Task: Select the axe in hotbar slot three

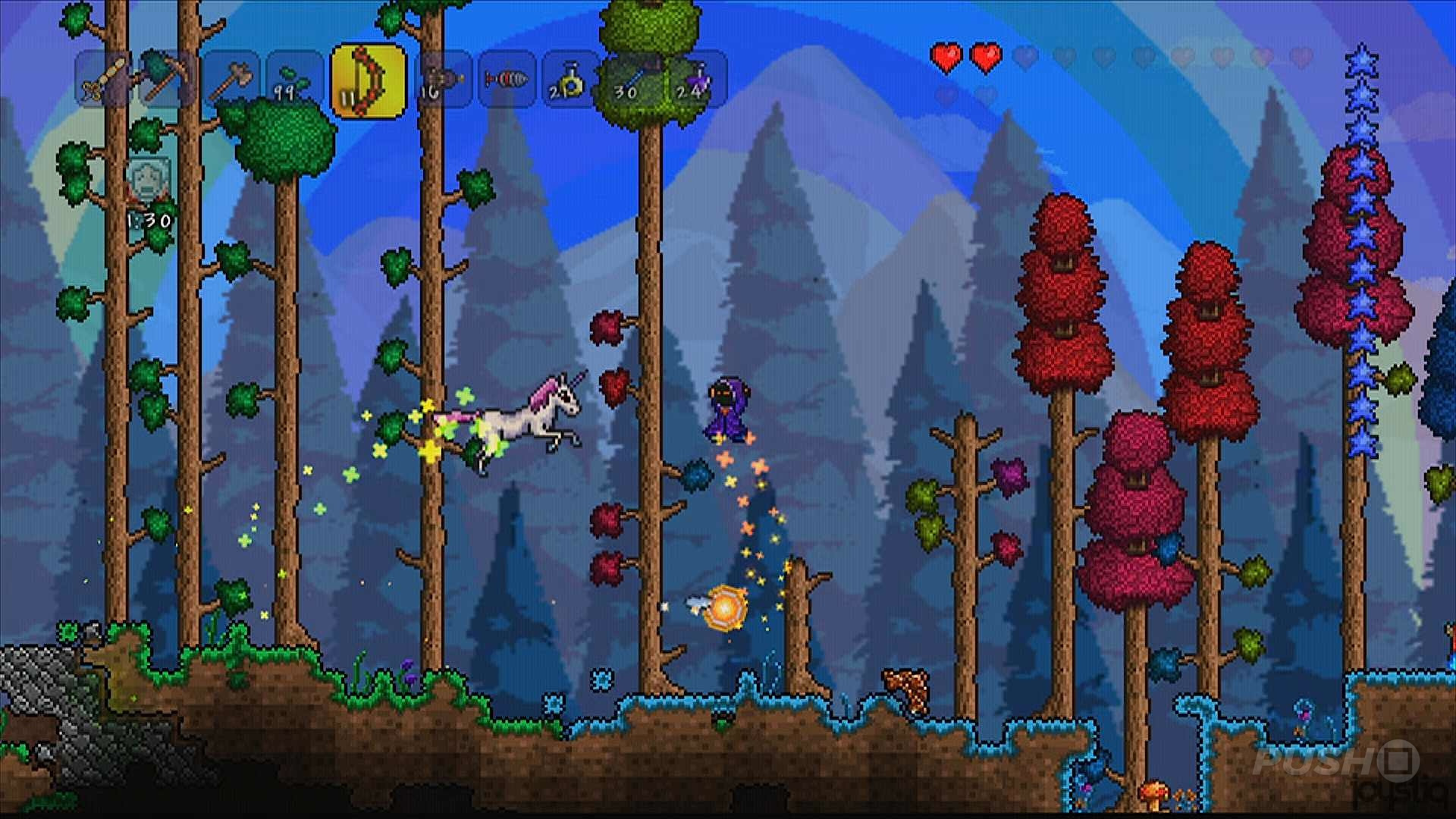Action: pos(233,78)
